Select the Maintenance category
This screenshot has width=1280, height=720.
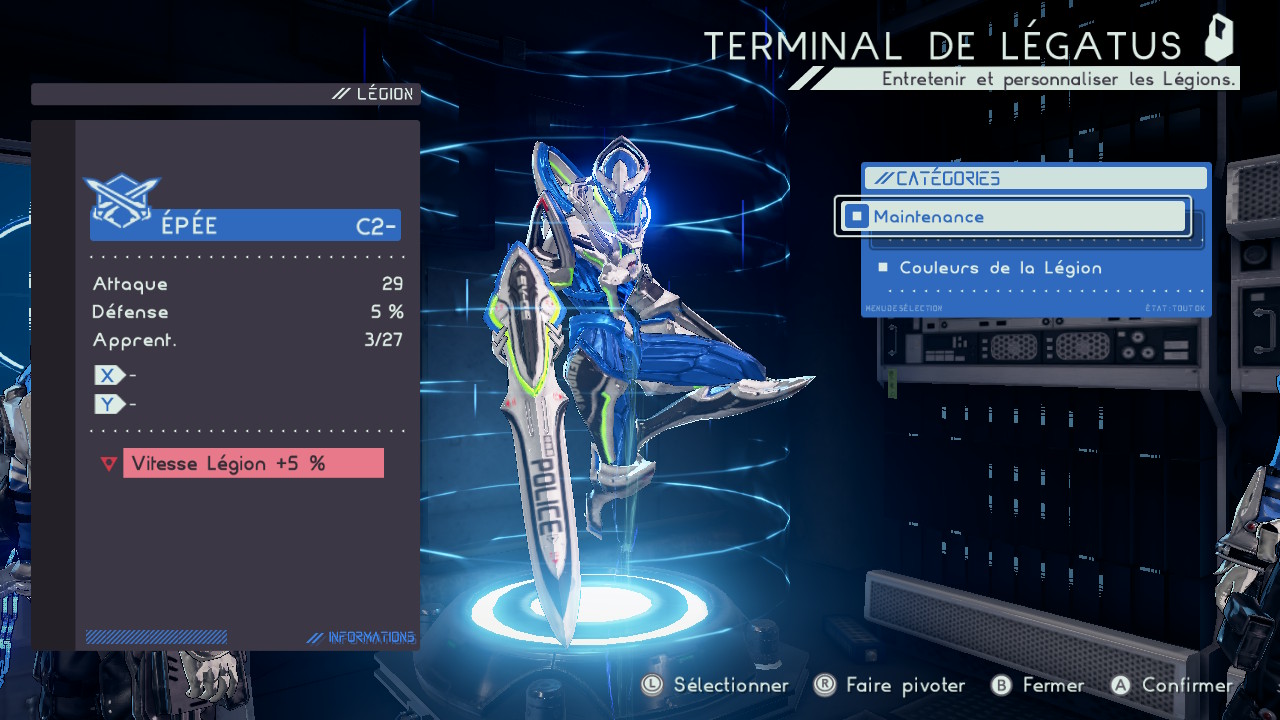pyautogui.click(x=1014, y=216)
